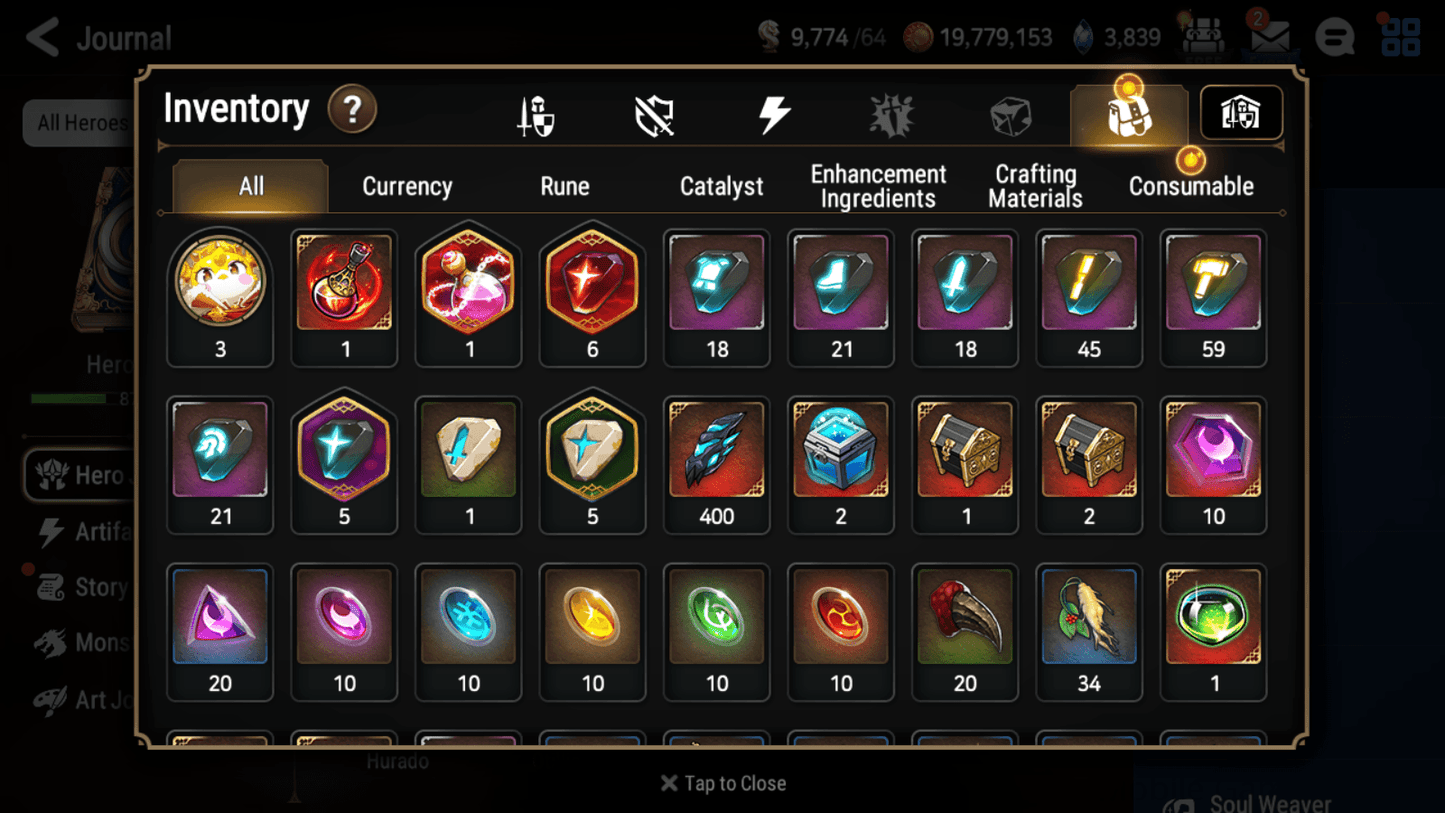
Task: Select the unequipped gear filter icon
Action: 653,113
